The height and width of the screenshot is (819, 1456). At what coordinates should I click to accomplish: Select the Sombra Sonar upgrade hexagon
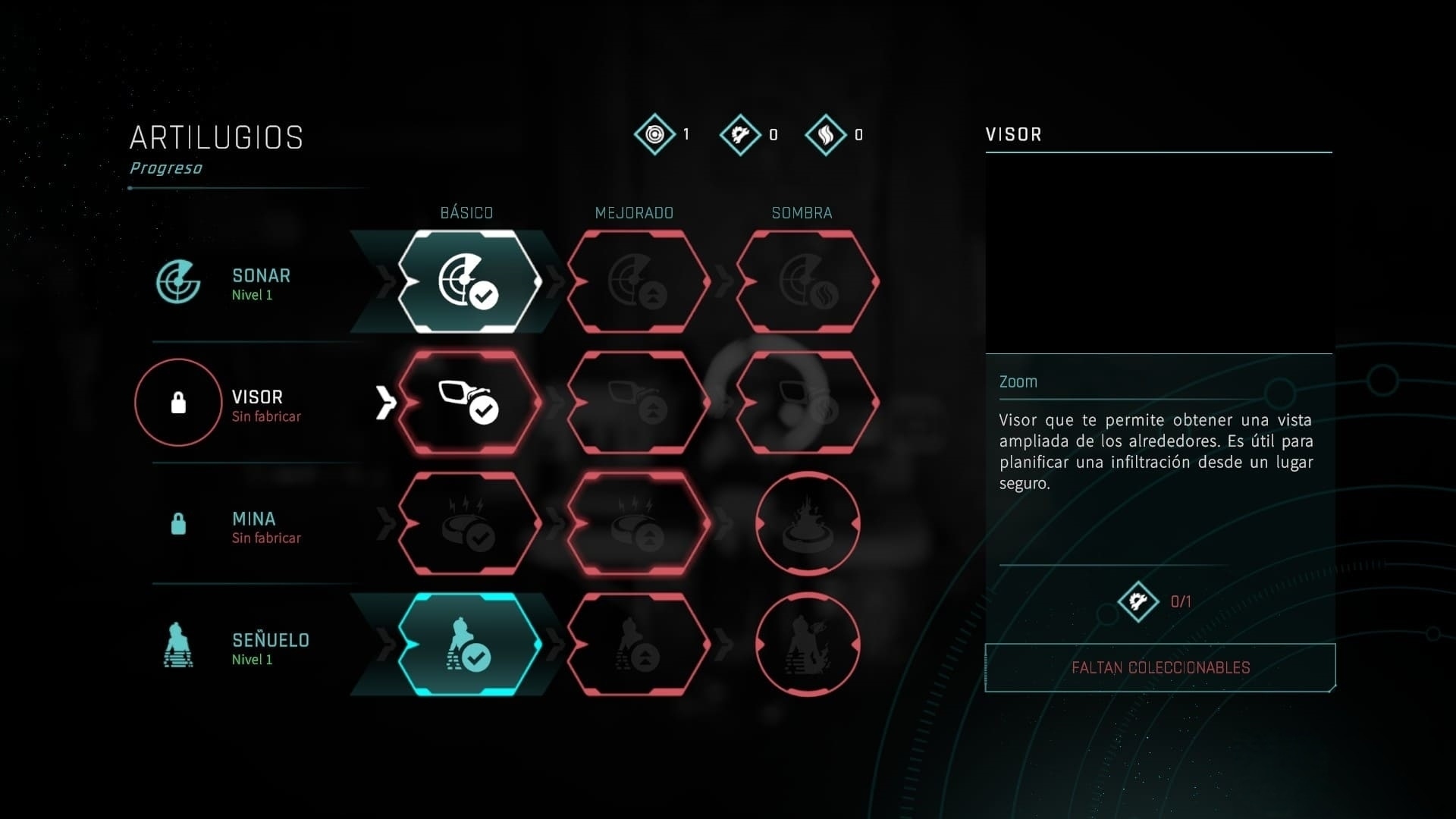(807, 281)
